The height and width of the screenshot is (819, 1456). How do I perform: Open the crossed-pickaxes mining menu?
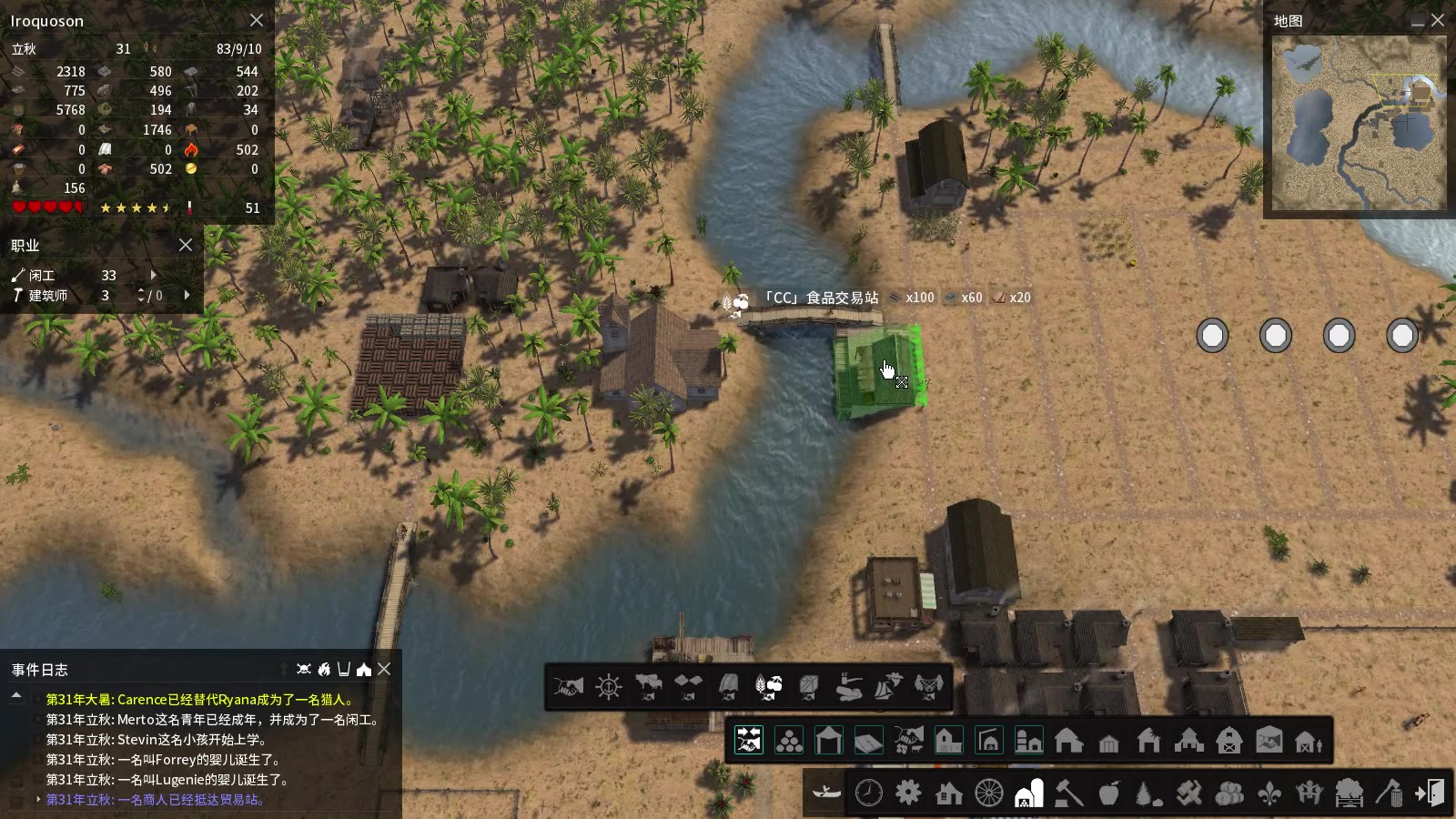click(1188, 793)
